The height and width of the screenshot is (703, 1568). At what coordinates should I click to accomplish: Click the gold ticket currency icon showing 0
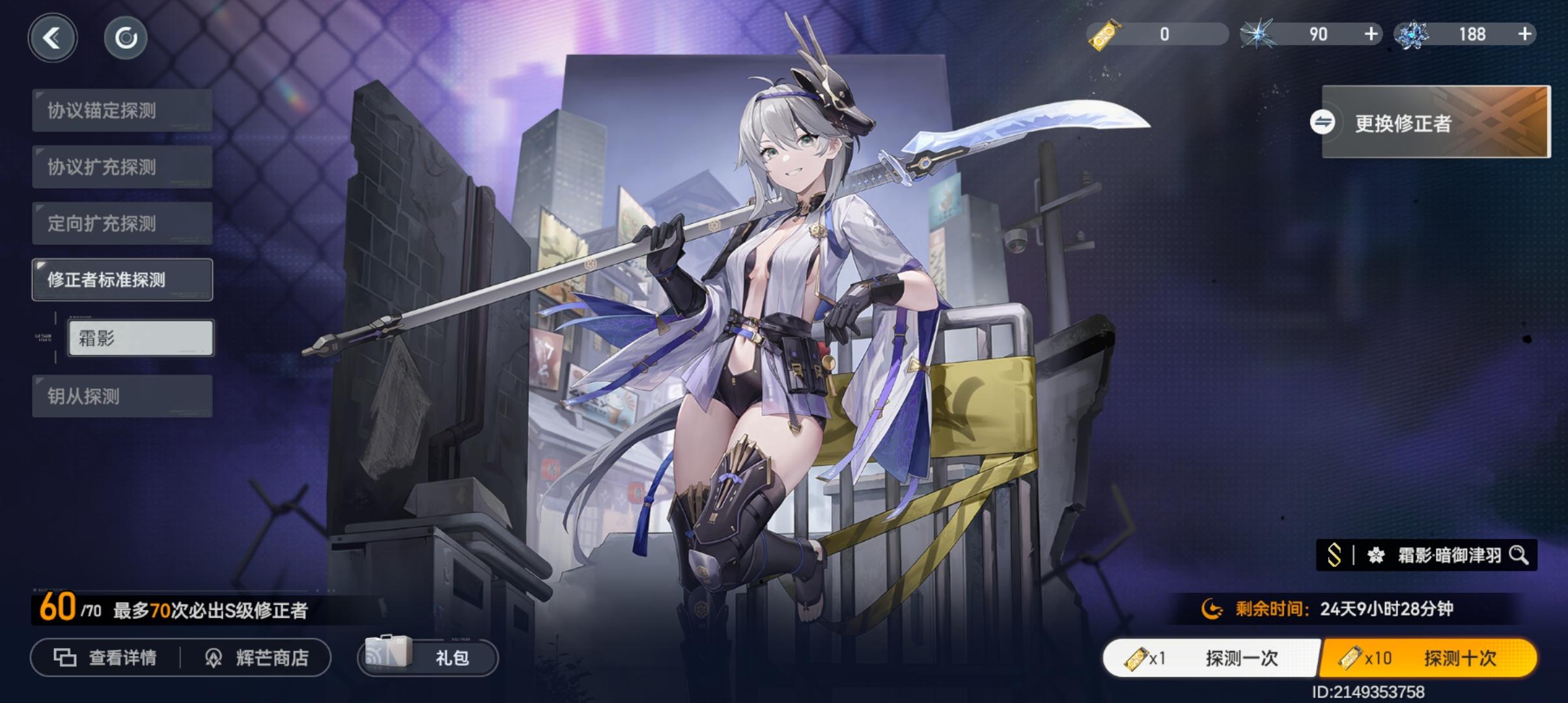(1104, 34)
